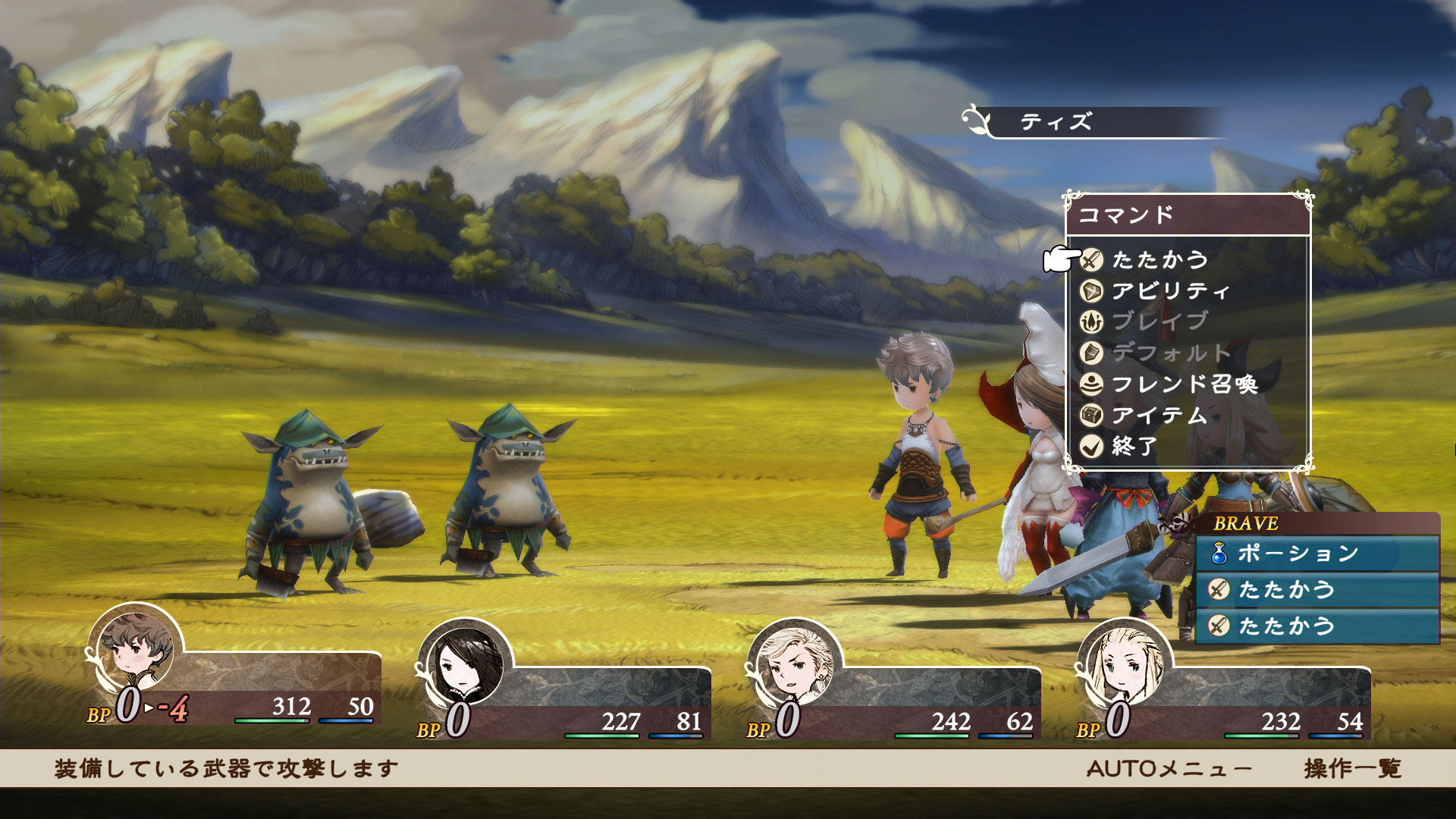Viewport: 1456px width, 819px height.
Task: Click the アビリティ ability icon
Action: tap(1093, 289)
